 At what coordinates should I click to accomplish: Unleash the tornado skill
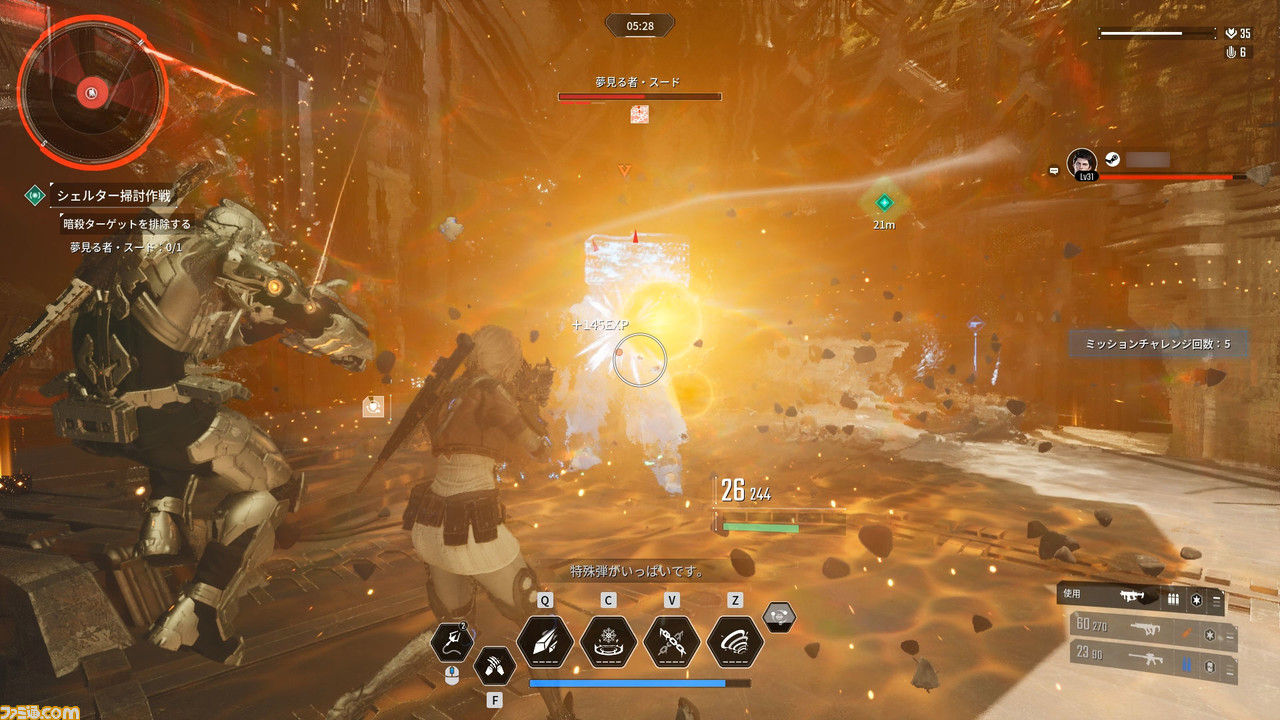(735, 642)
